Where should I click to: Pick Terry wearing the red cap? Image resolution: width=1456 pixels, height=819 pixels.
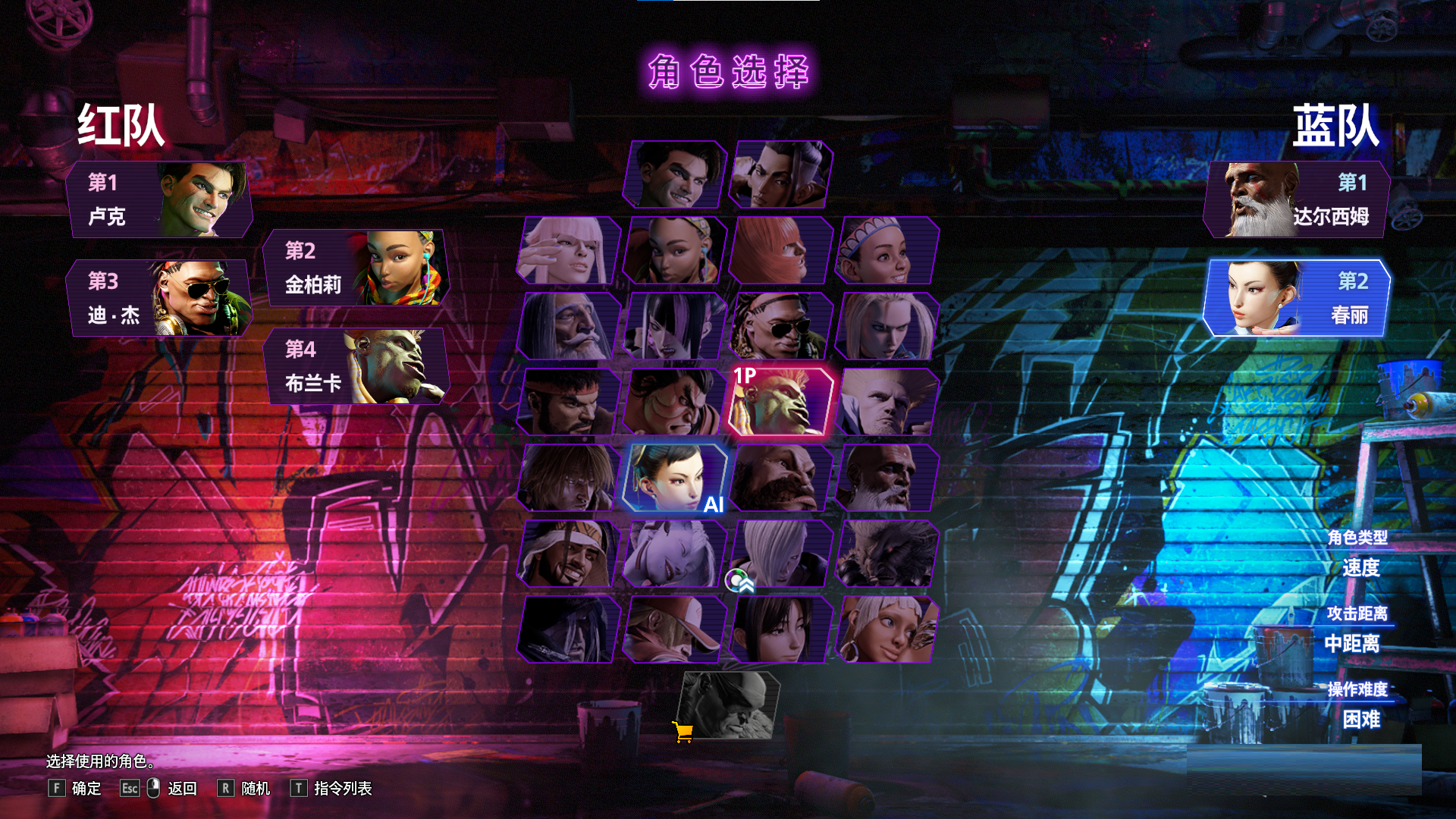click(674, 629)
